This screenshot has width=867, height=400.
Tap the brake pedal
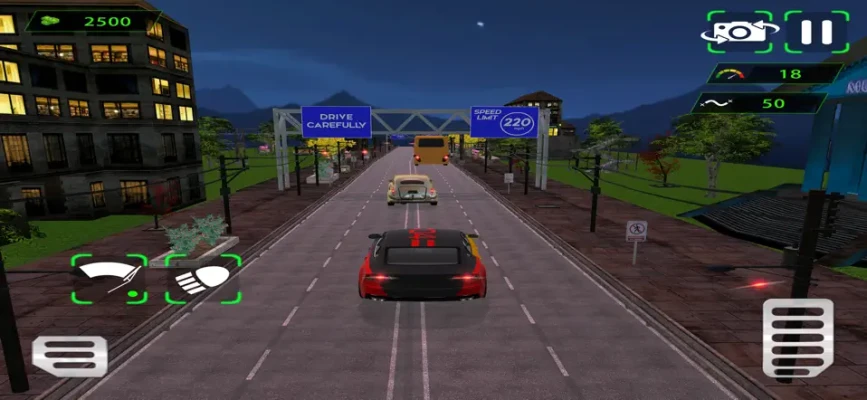pyautogui.click(x=69, y=355)
